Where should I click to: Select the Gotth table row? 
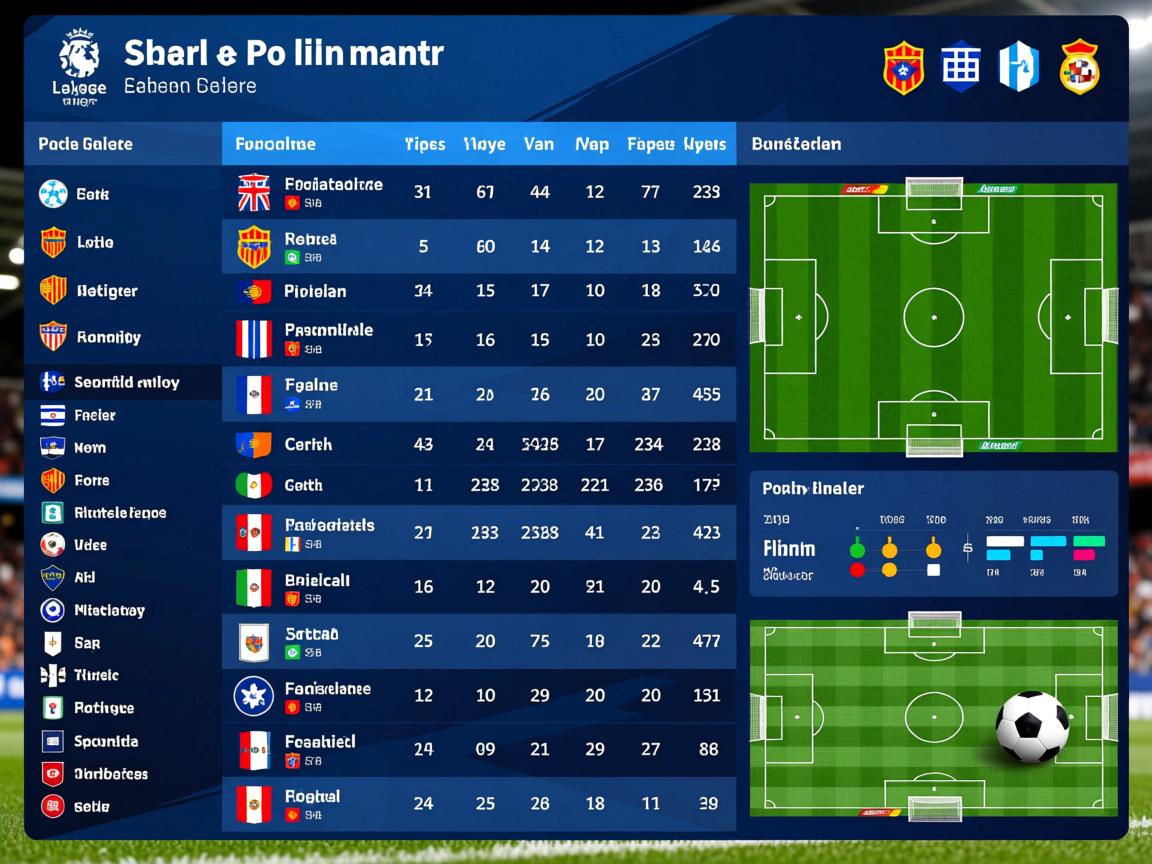tap(478, 485)
